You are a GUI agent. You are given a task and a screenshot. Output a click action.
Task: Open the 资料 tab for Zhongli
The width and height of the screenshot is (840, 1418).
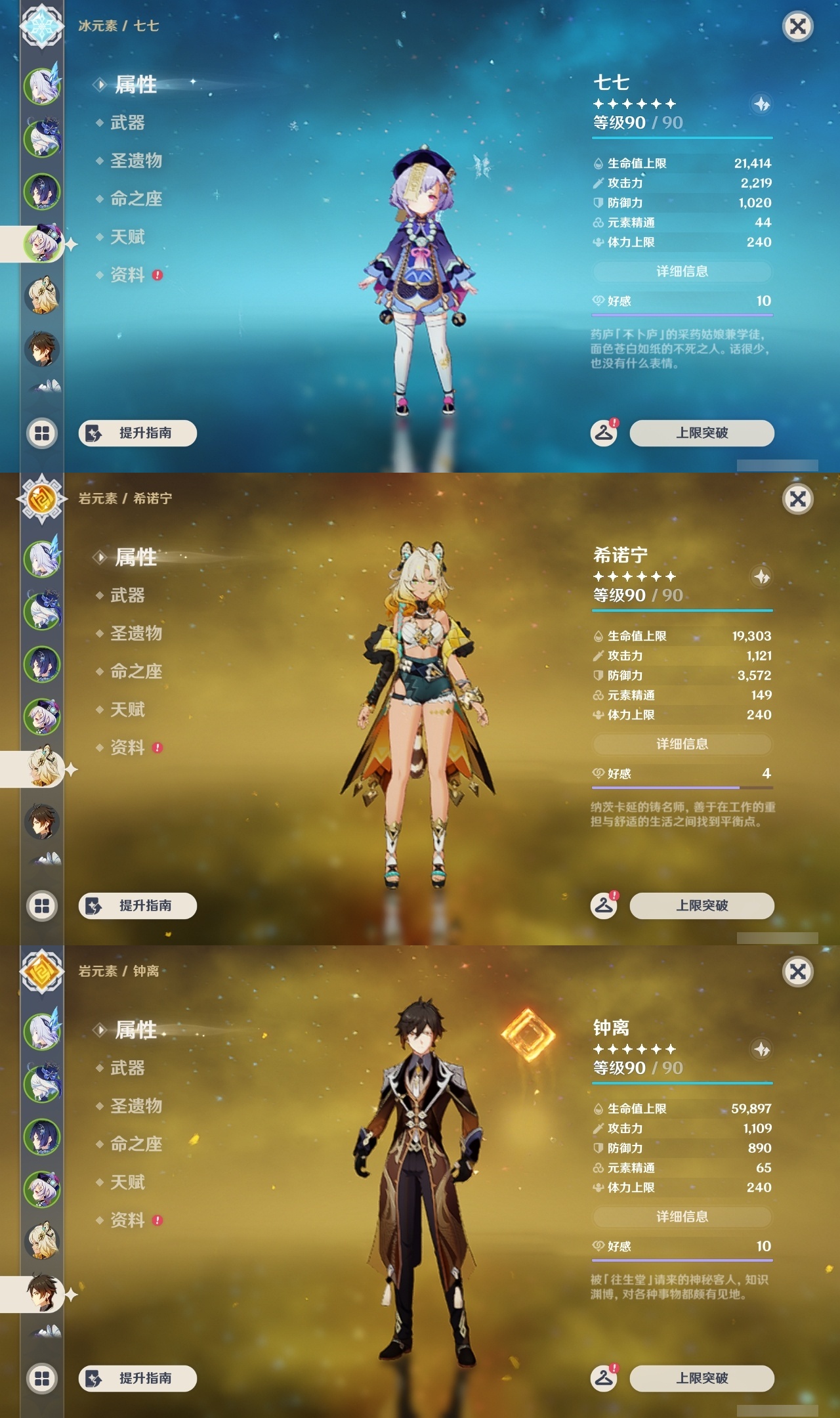129,1220
